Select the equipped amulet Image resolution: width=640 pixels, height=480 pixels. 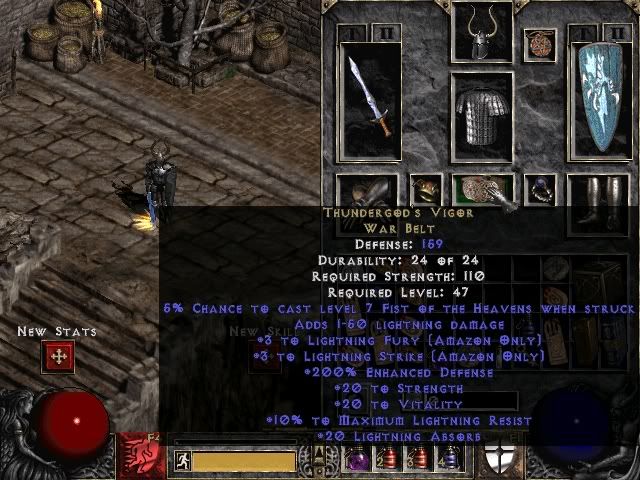pyautogui.click(x=540, y=43)
